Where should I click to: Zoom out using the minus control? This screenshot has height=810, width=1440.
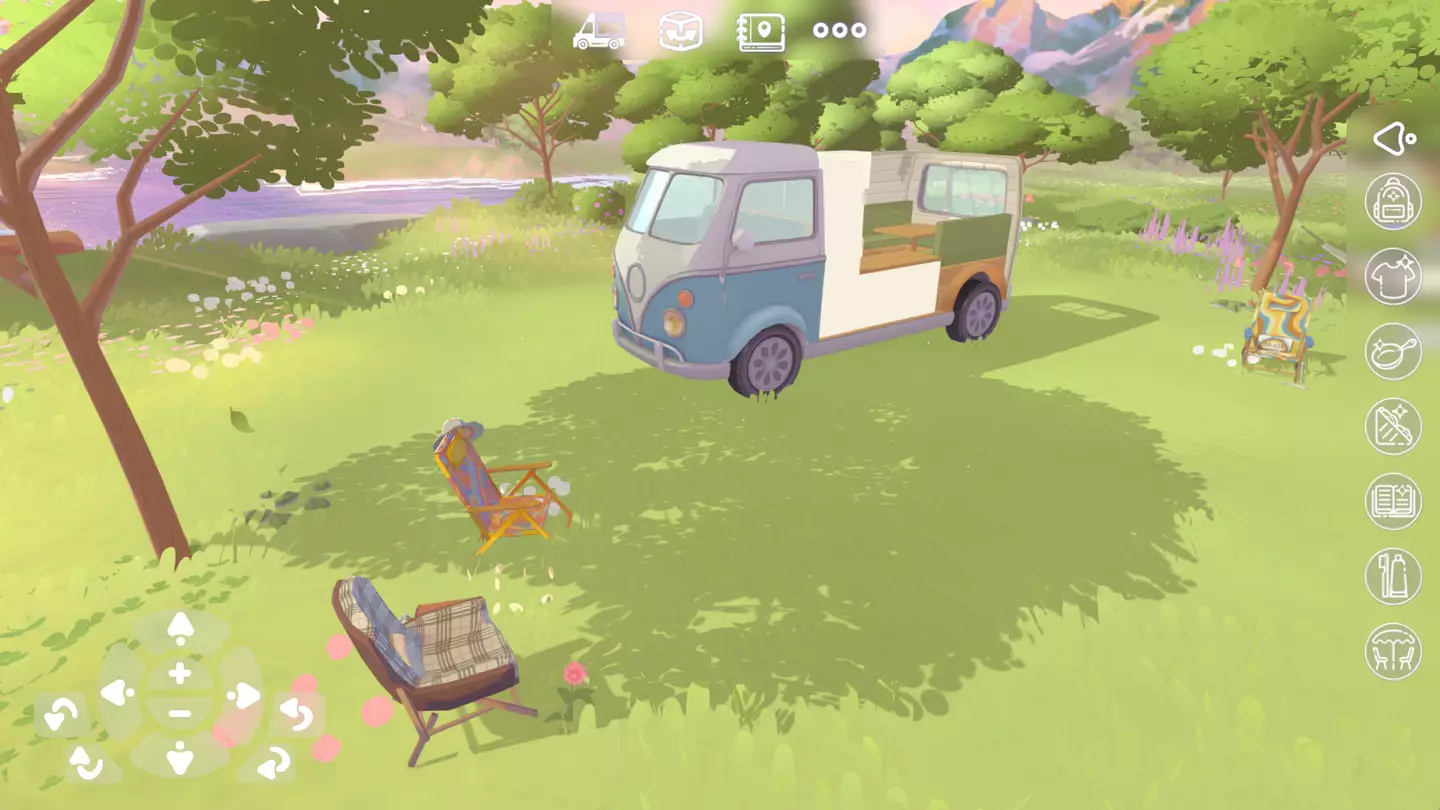tap(178, 714)
